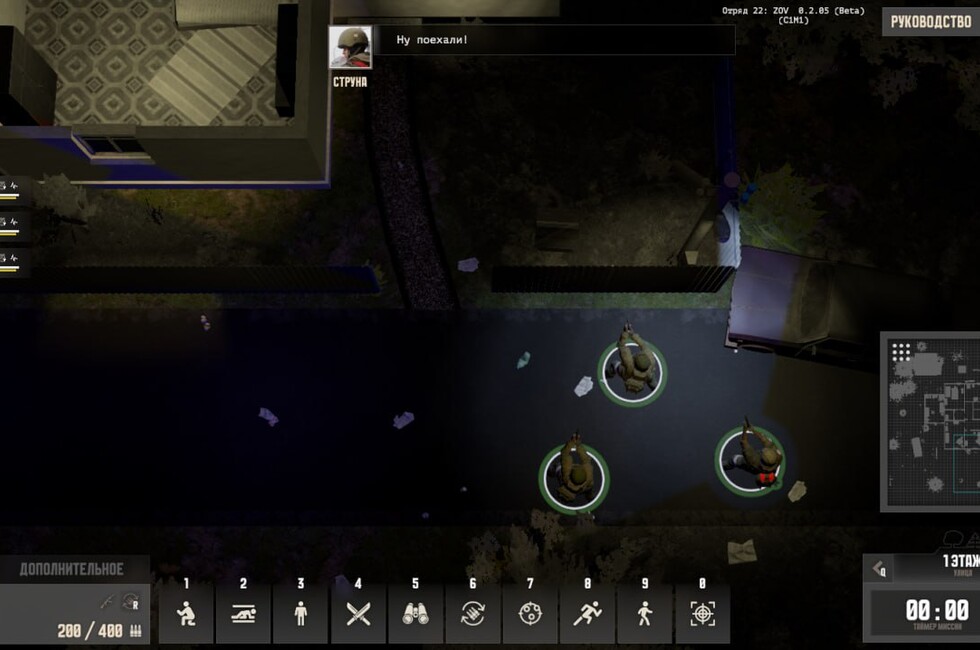Choose the prone stance command

[243, 614]
